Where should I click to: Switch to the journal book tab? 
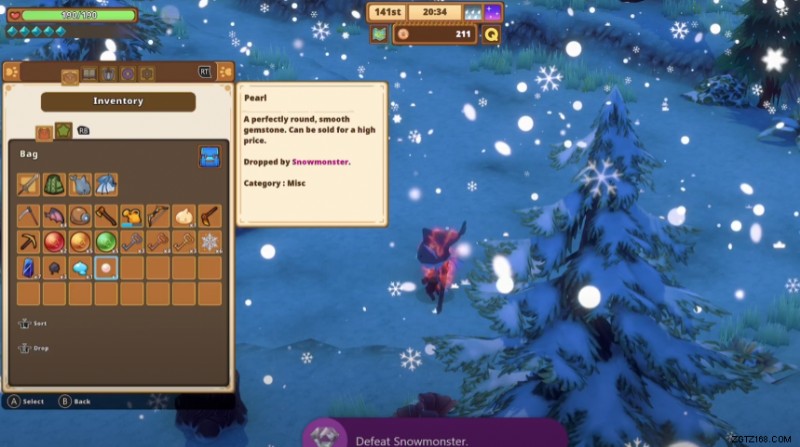click(x=89, y=73)
